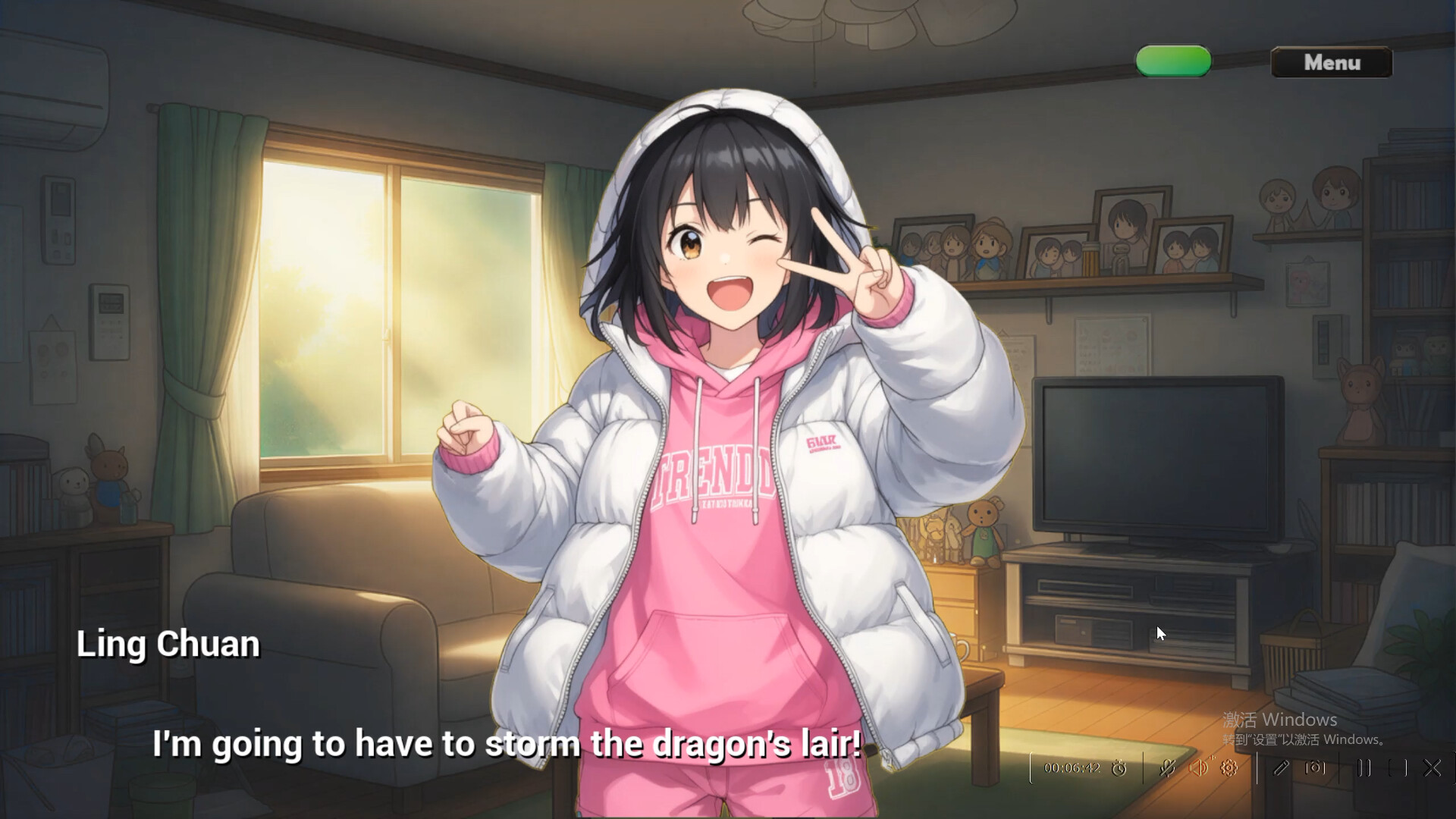
Task: Click the orange speaker icon on the recorder bar
Action: [1198, 767]
